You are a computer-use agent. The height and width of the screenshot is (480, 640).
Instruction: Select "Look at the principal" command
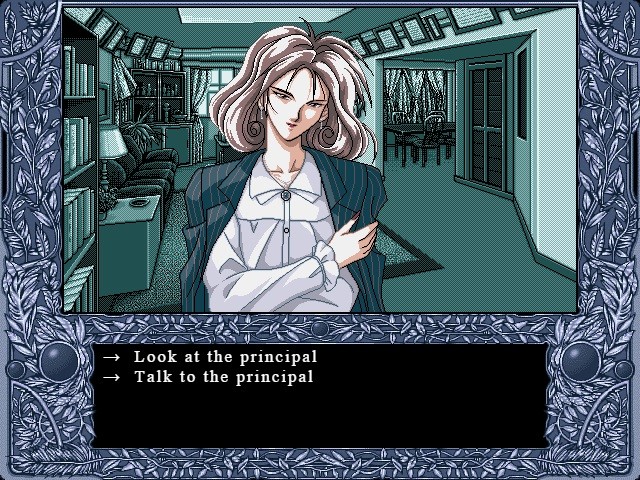point(225,357)
